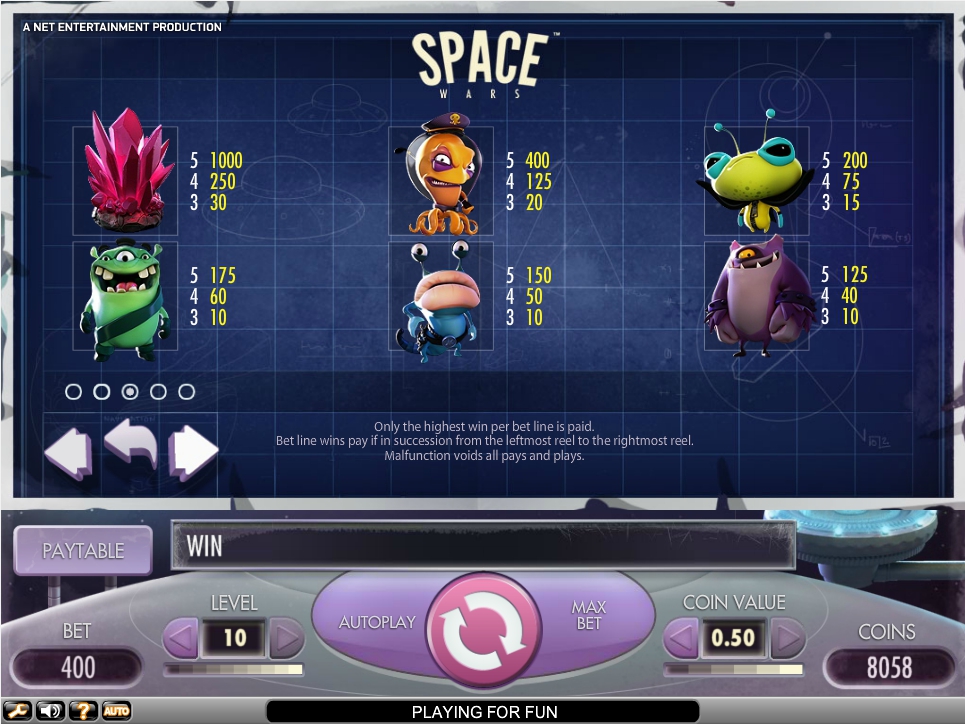Image resolution: width=965 pixels, height=724 pixels.
Task: Open help with the question mark icon
Action: click(83, 711)
